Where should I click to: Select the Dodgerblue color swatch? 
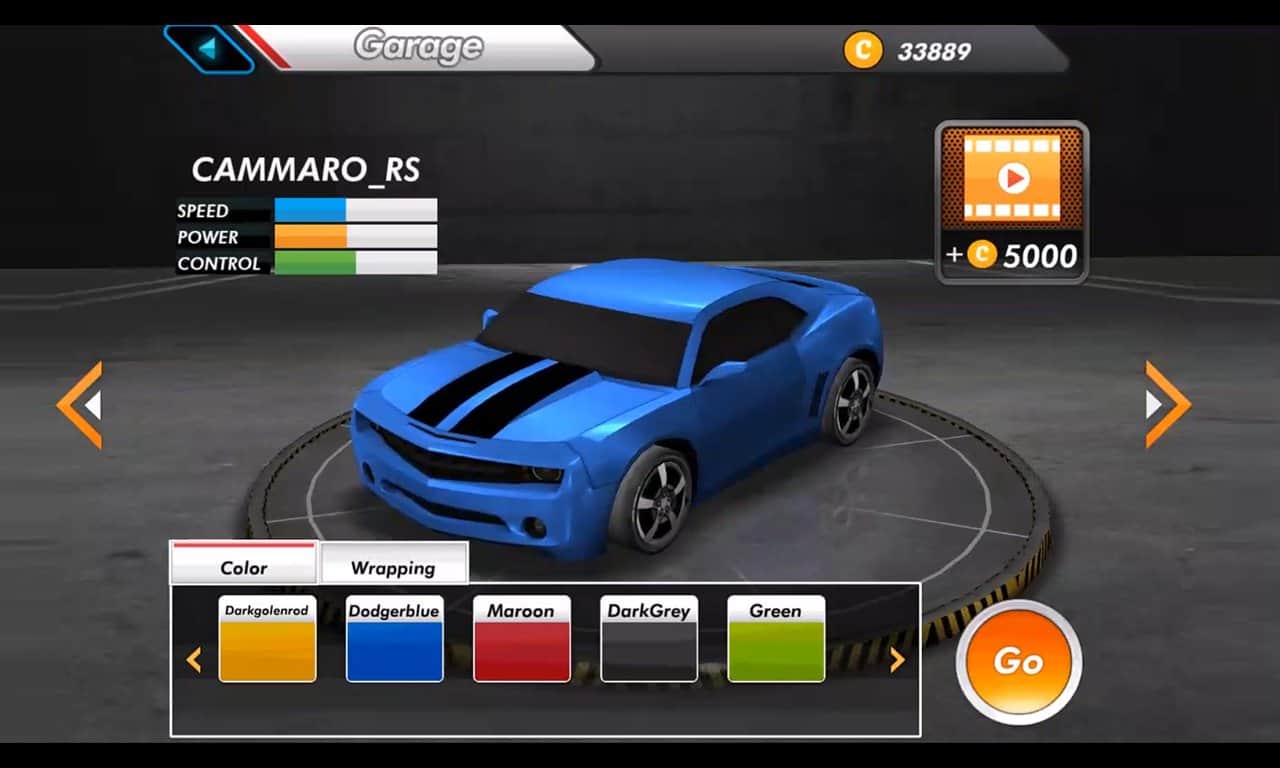394,640
